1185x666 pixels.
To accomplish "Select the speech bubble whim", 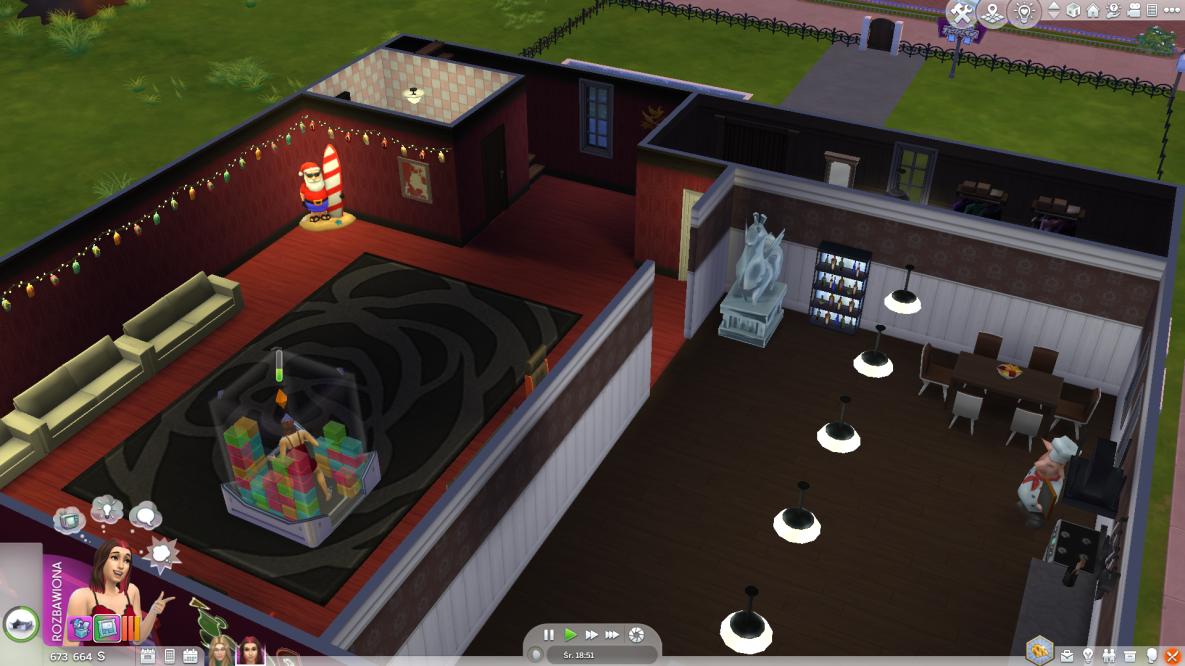I will point(145,516).
